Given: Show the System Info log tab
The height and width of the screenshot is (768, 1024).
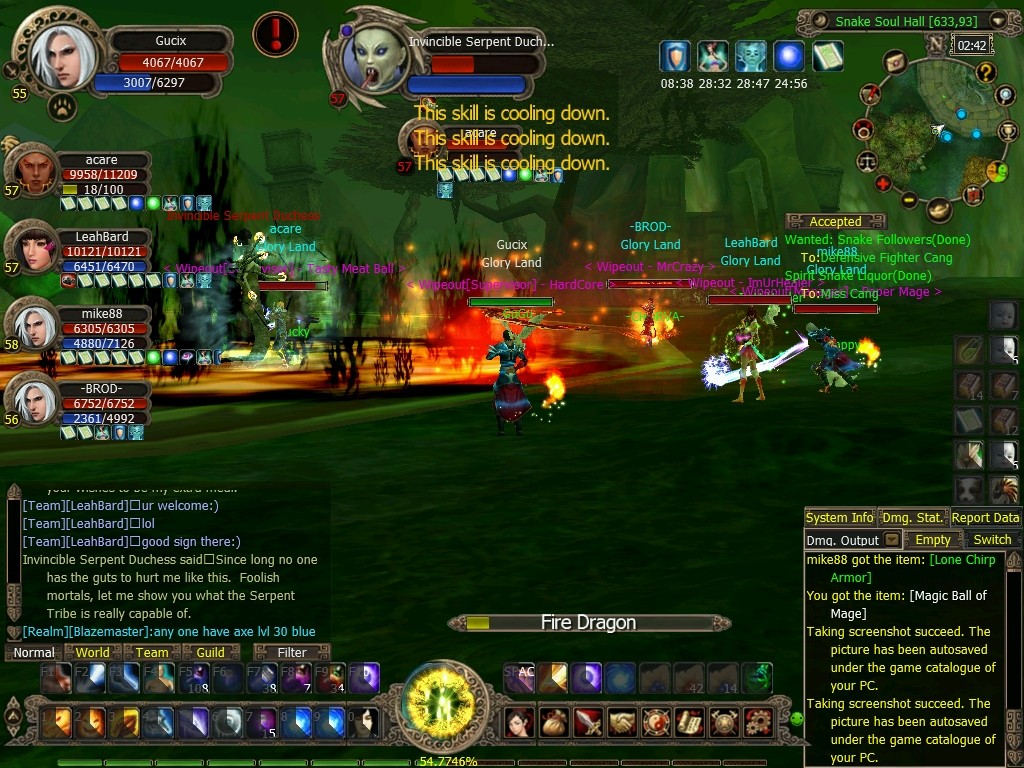Looking at the screenshot, I should (840, 517).
